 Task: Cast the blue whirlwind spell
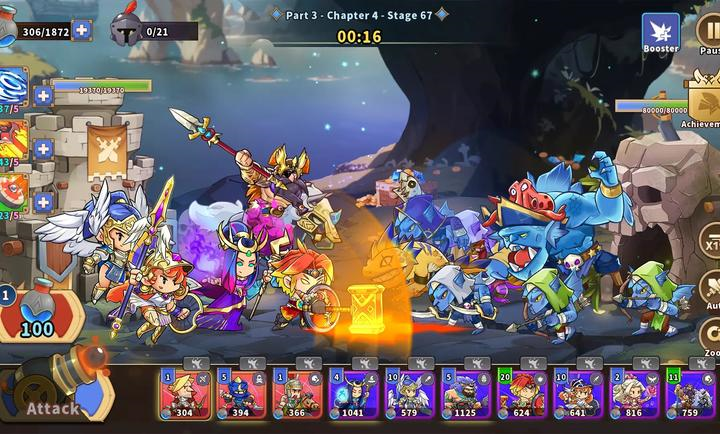12,88
